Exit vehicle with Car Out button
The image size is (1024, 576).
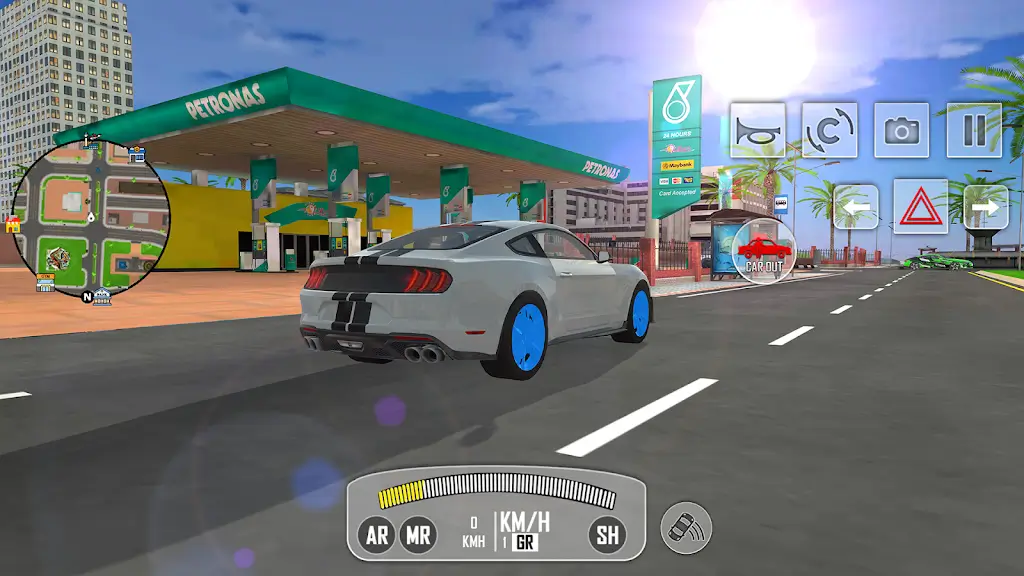[764, 250]
